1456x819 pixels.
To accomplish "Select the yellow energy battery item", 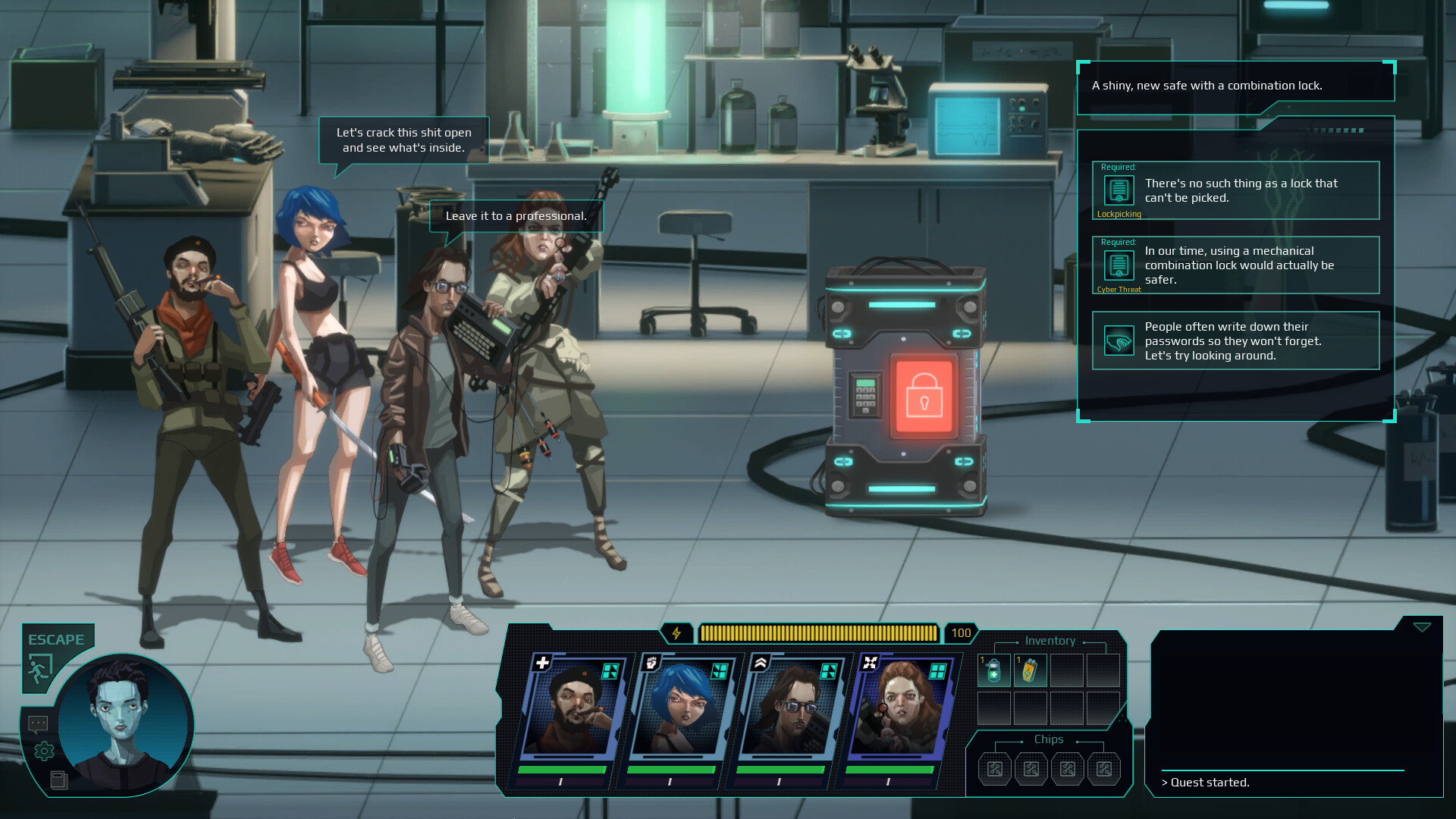I will click(1030, 670).
